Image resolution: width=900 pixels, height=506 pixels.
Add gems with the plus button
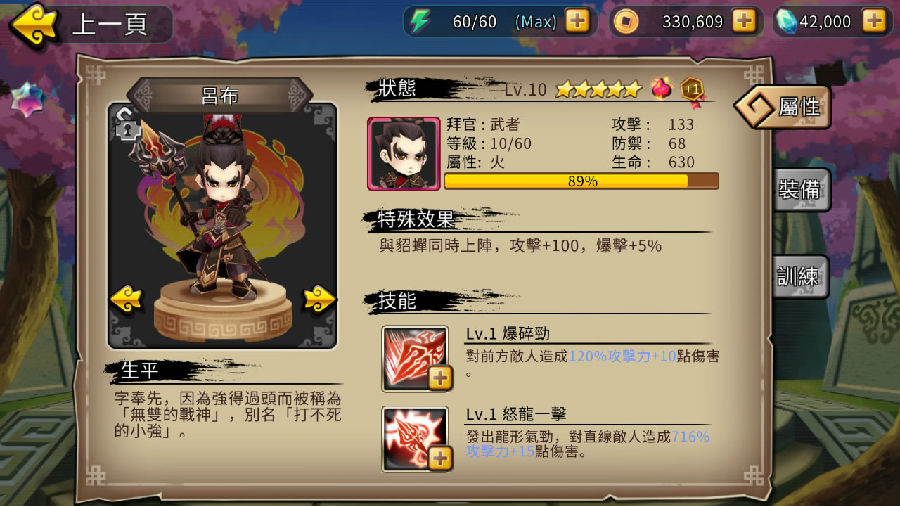pos(873,20)
